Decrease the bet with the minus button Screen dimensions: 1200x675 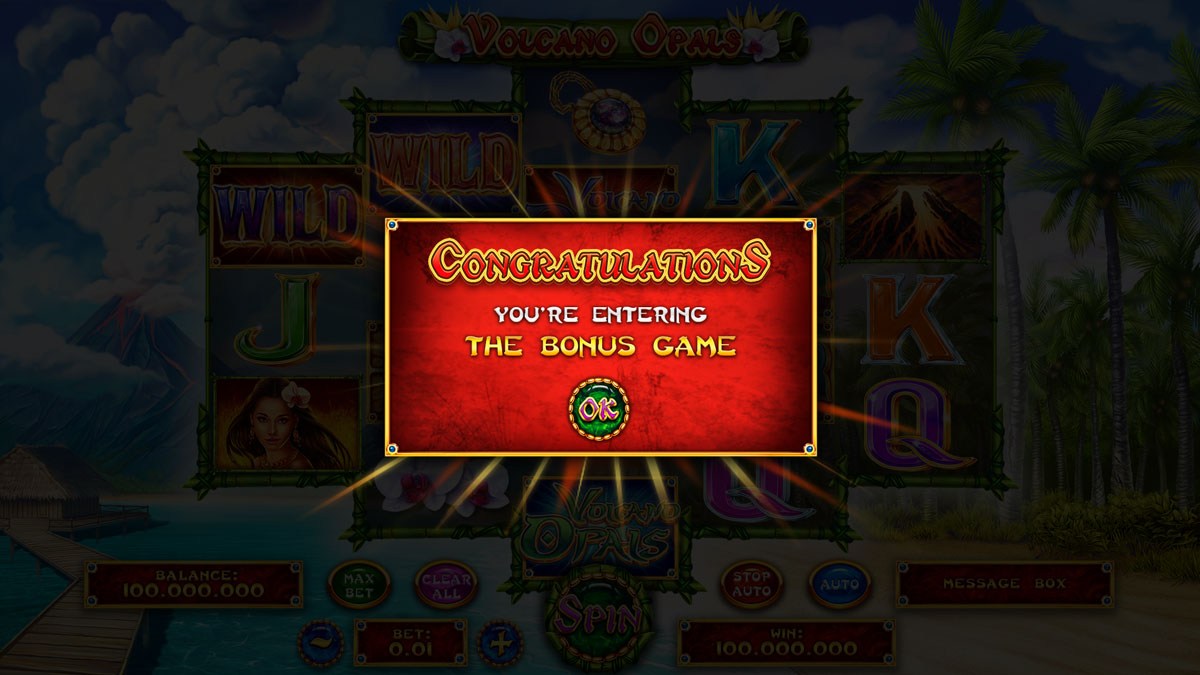tap(321, 642)
